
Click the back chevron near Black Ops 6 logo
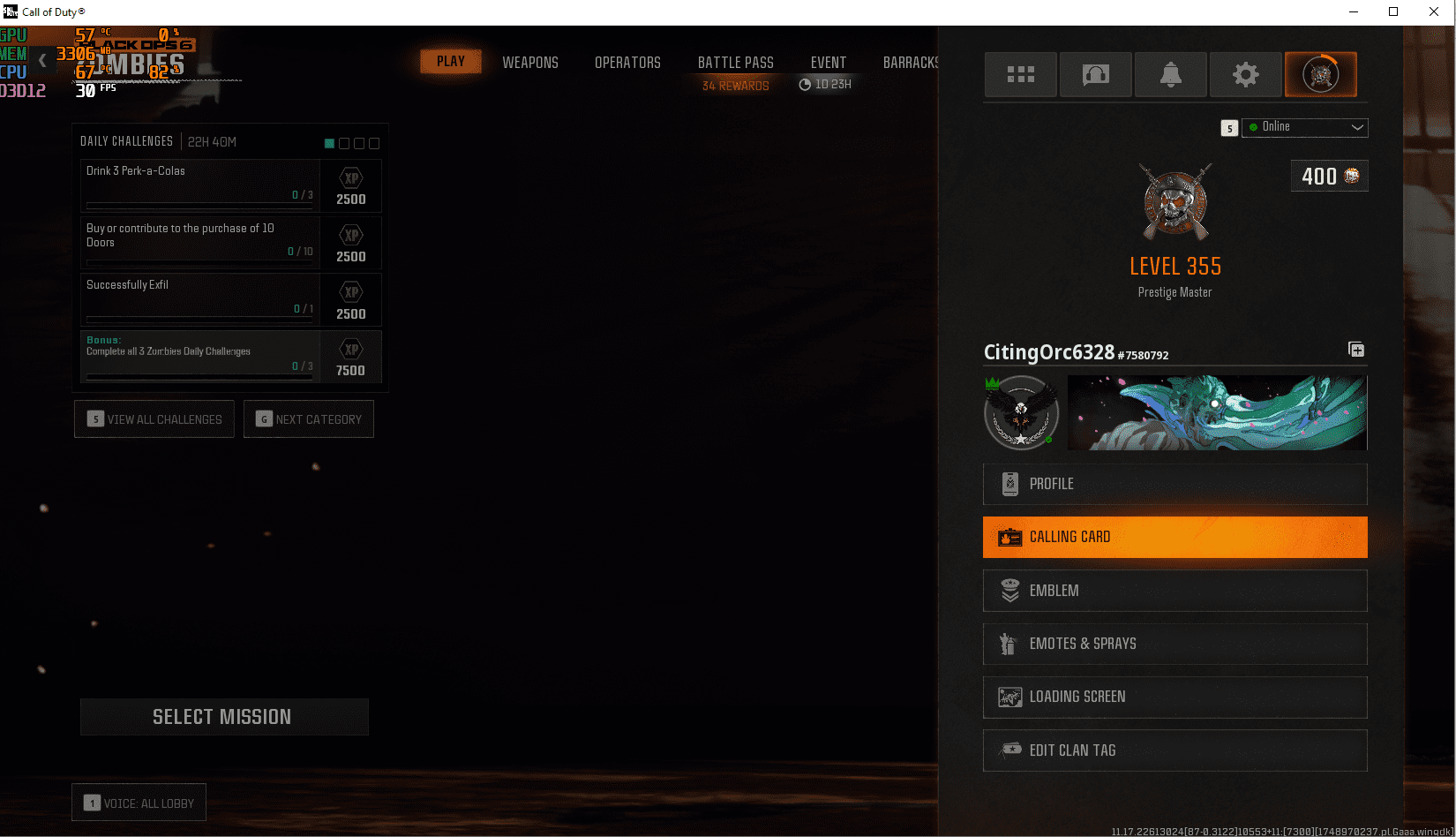click(41, 61)
